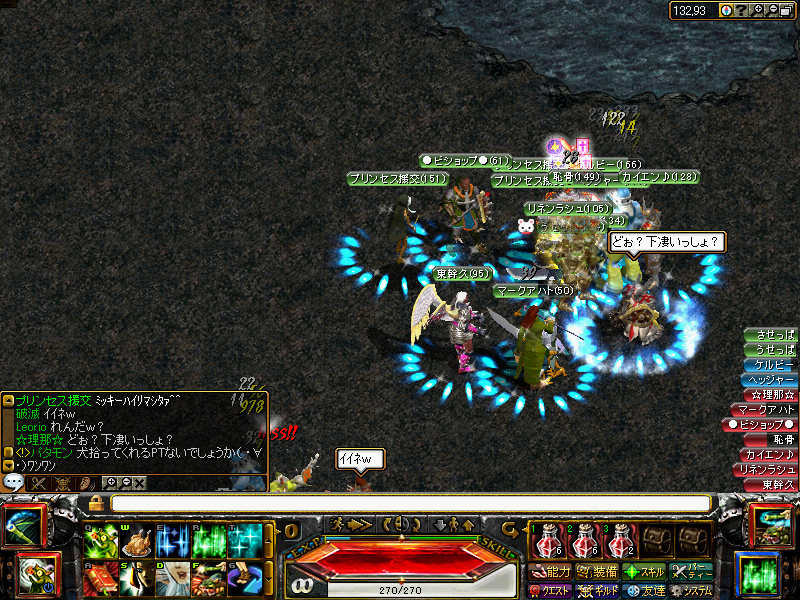The height and width of the screenshot is (600, 800).
Task: Use the red potion in slot 3
Action: pyautogui.click(x=621, y=540)
